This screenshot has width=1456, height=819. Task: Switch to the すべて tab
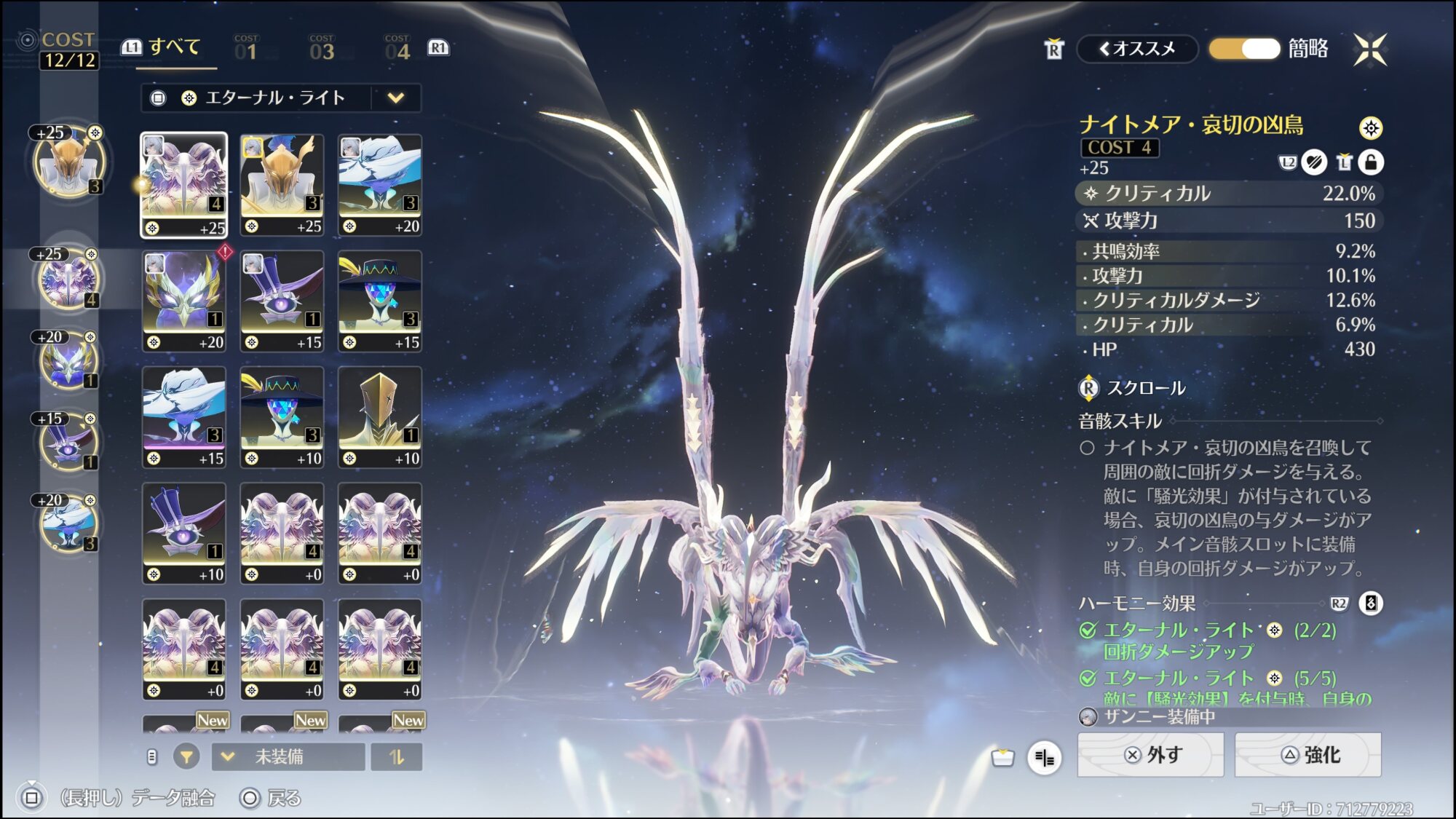click(174, 47)
